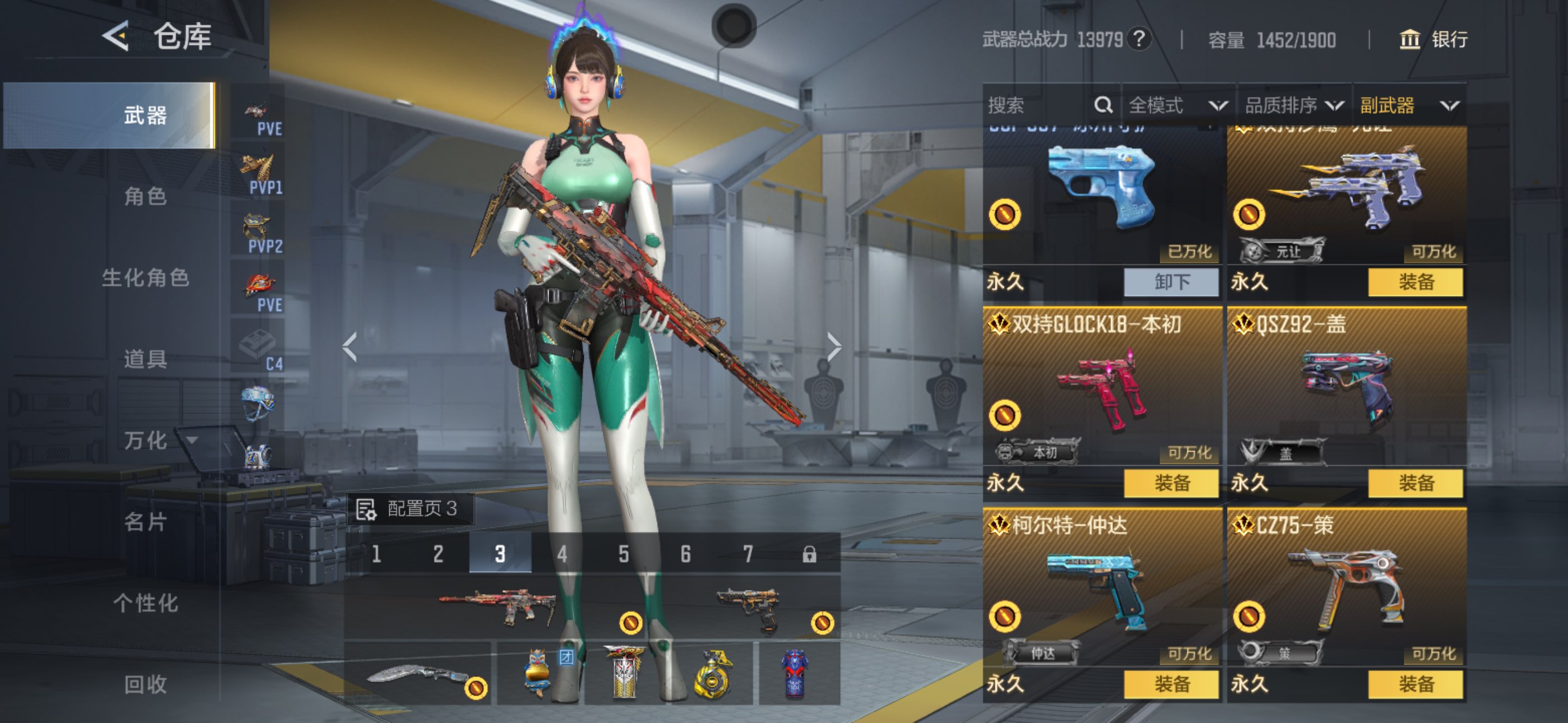The width and height of the screenshot is (1568, 723).
Task: Switch to loadout page 5
Action: coord(623,554)
